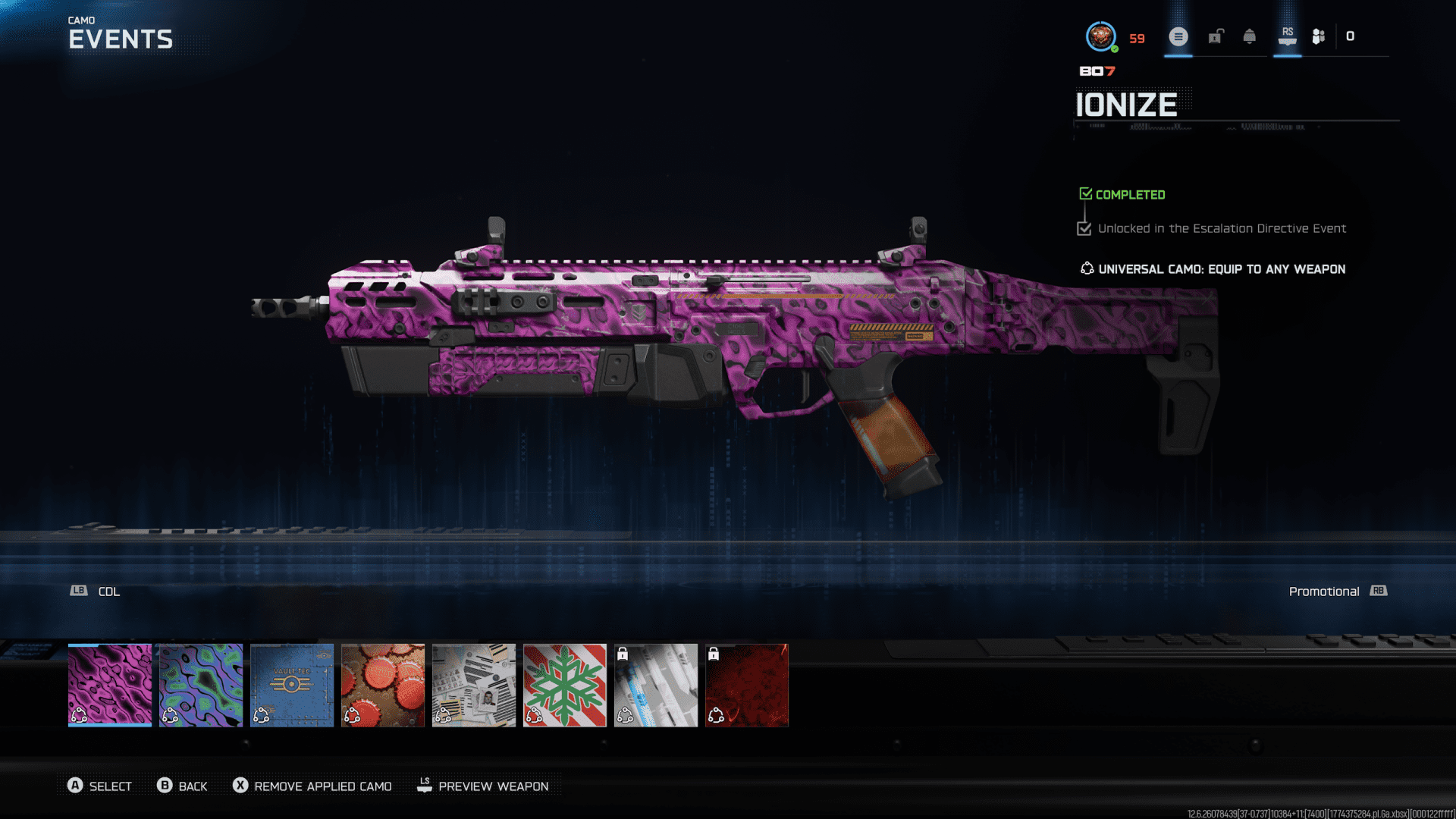
Task: Open the player profile avatar
Action: (x=1100, y=36)
